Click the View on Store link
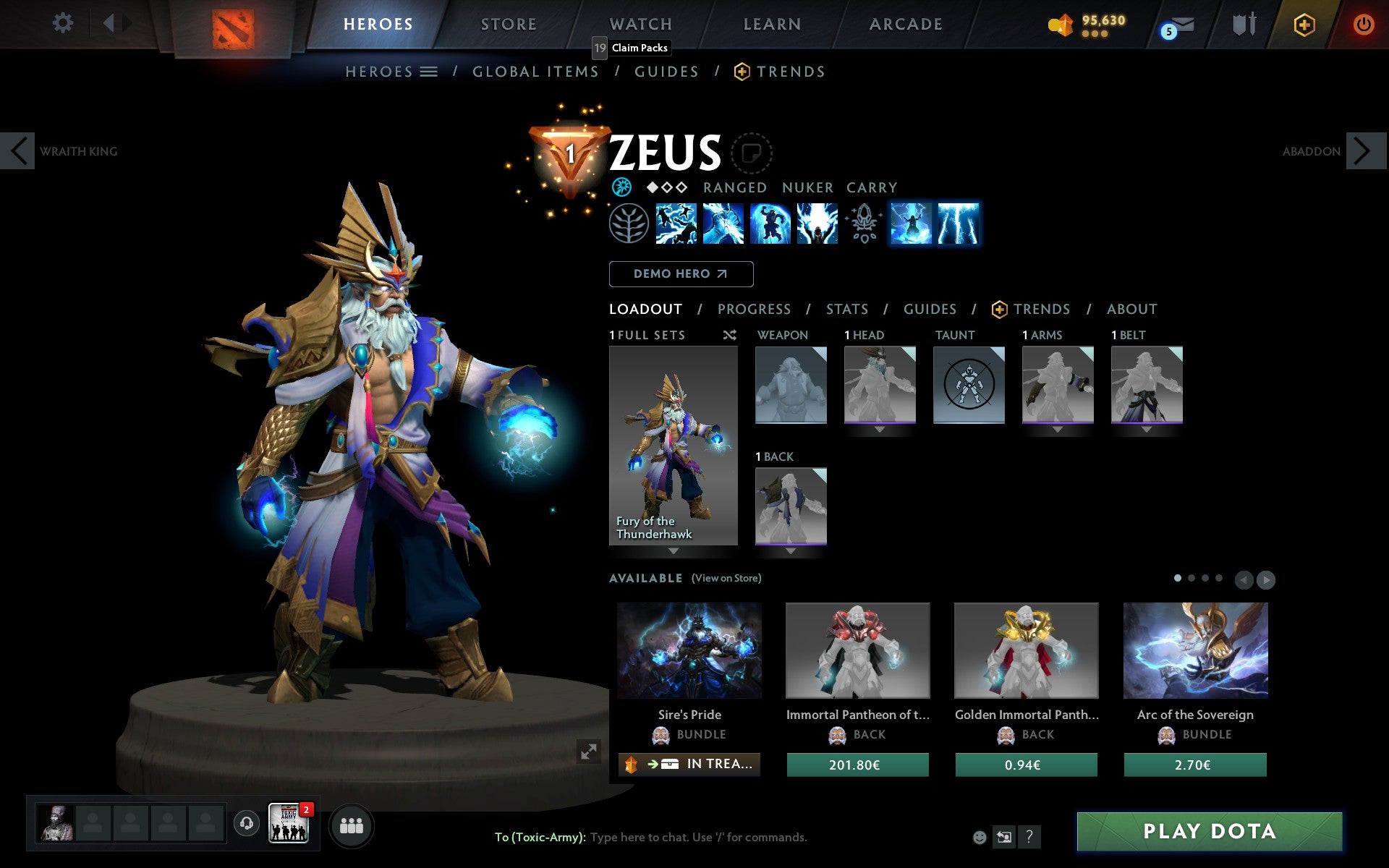 (x=726, y=579)
